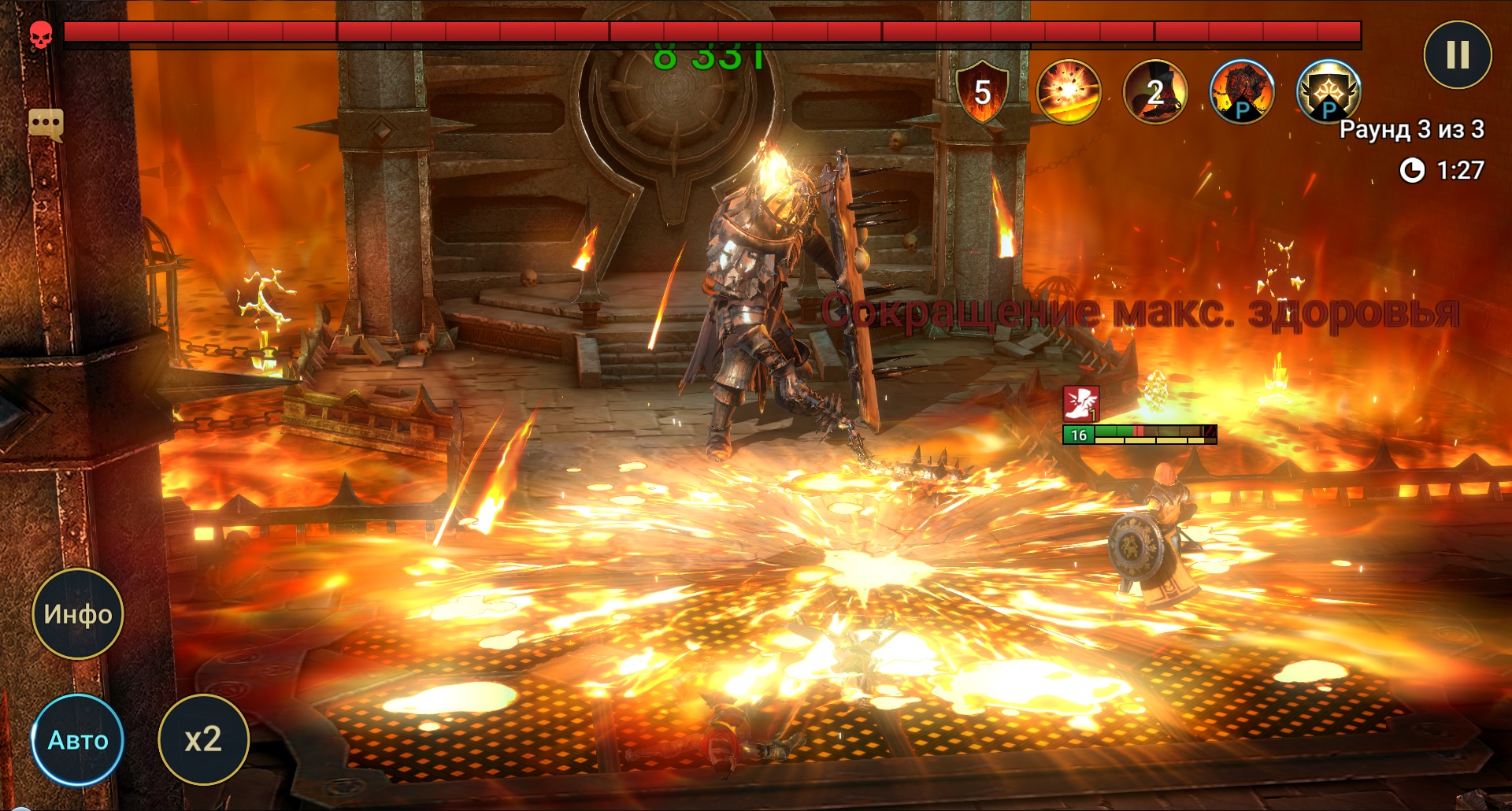Inspect the fiery explosion skill icon
1512x811 pixels.
coord(1068,91)
